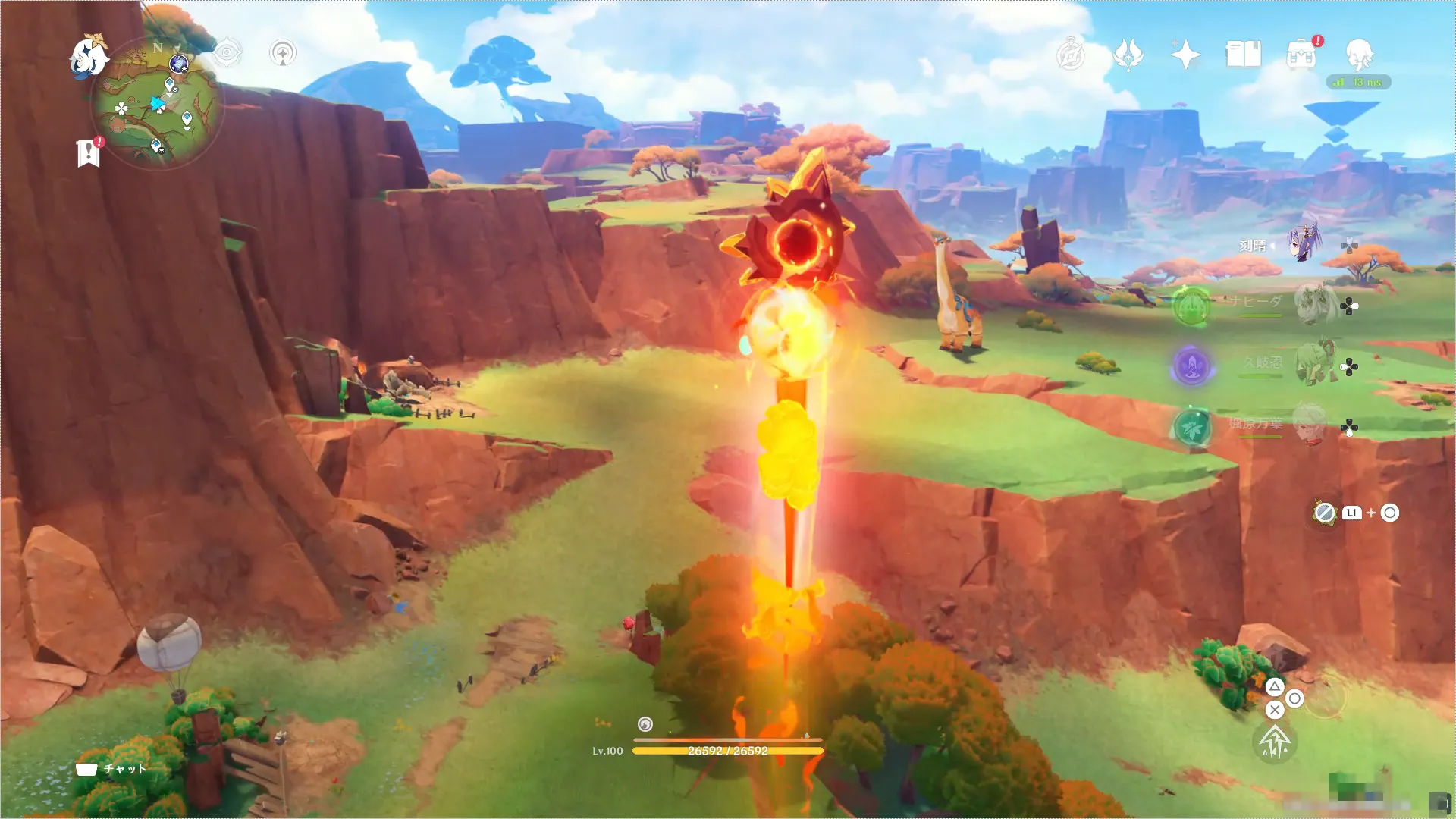Toggle the eye-shaped elemental sight icon

(227, 53)
